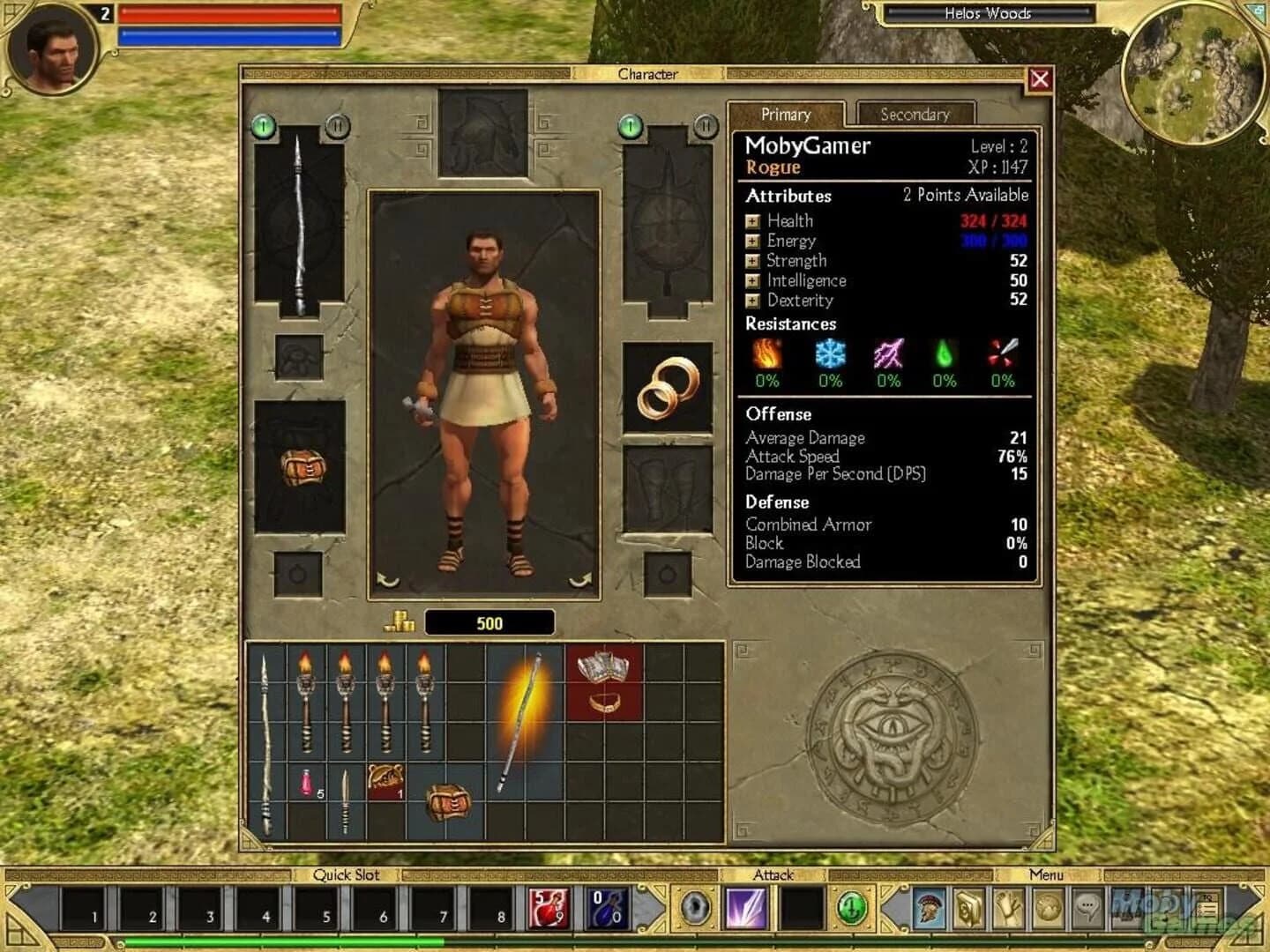Switch to the Secondary stats tab
The image size is (1270, 952).
[915, 115]
